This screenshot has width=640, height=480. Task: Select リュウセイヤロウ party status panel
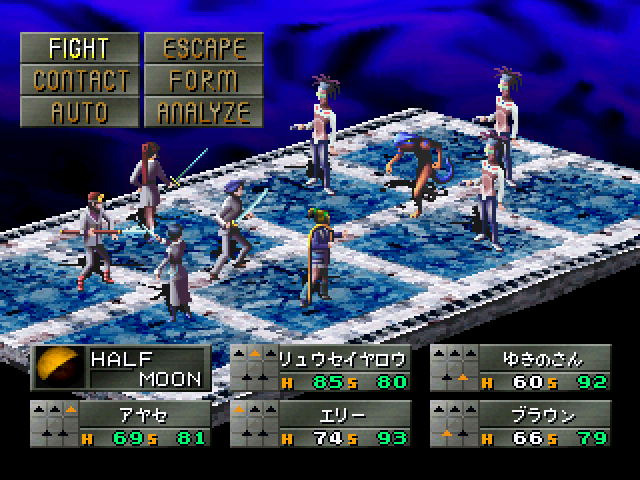click(320, 367)
